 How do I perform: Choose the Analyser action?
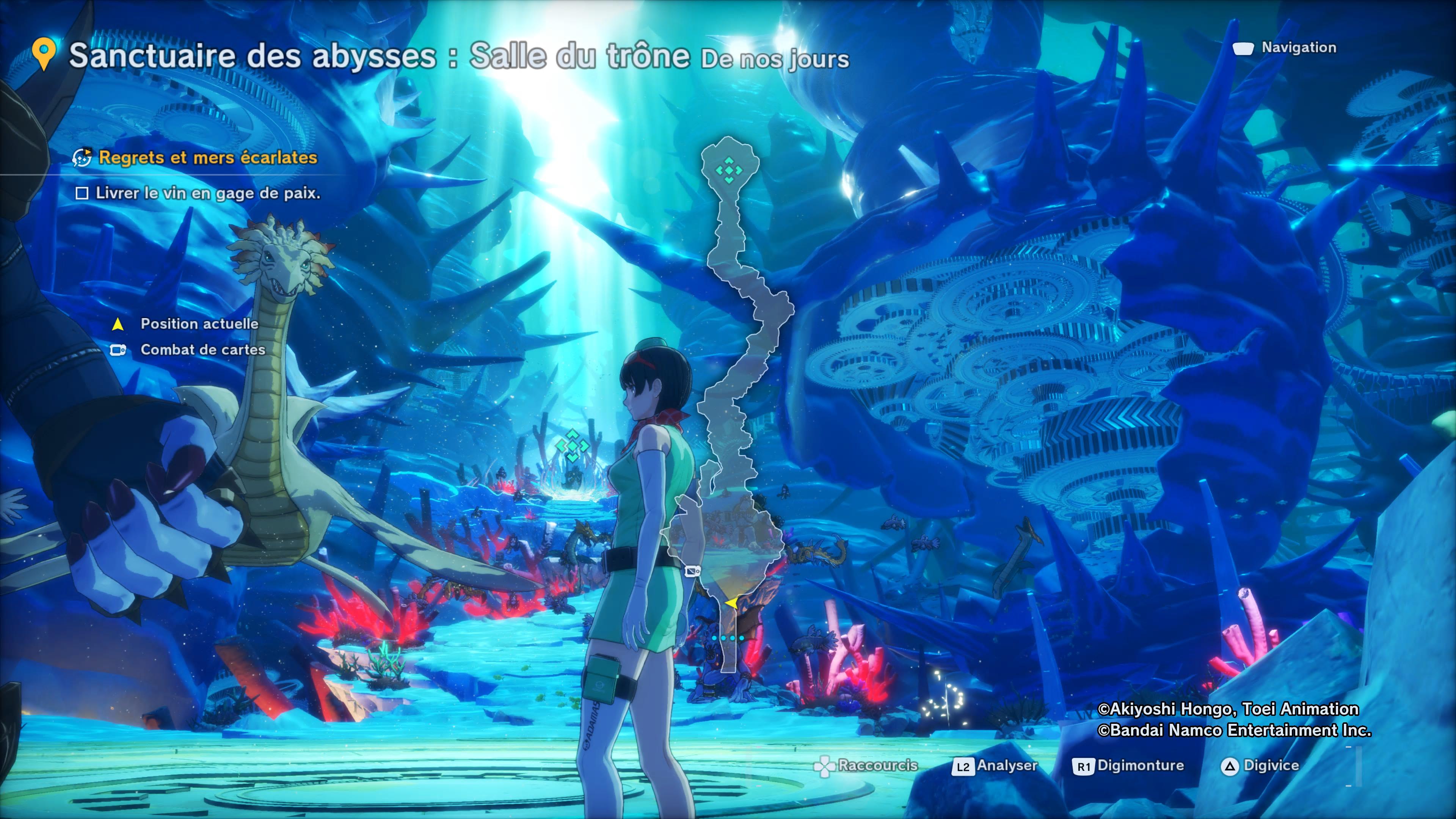[x=995, y=766]
